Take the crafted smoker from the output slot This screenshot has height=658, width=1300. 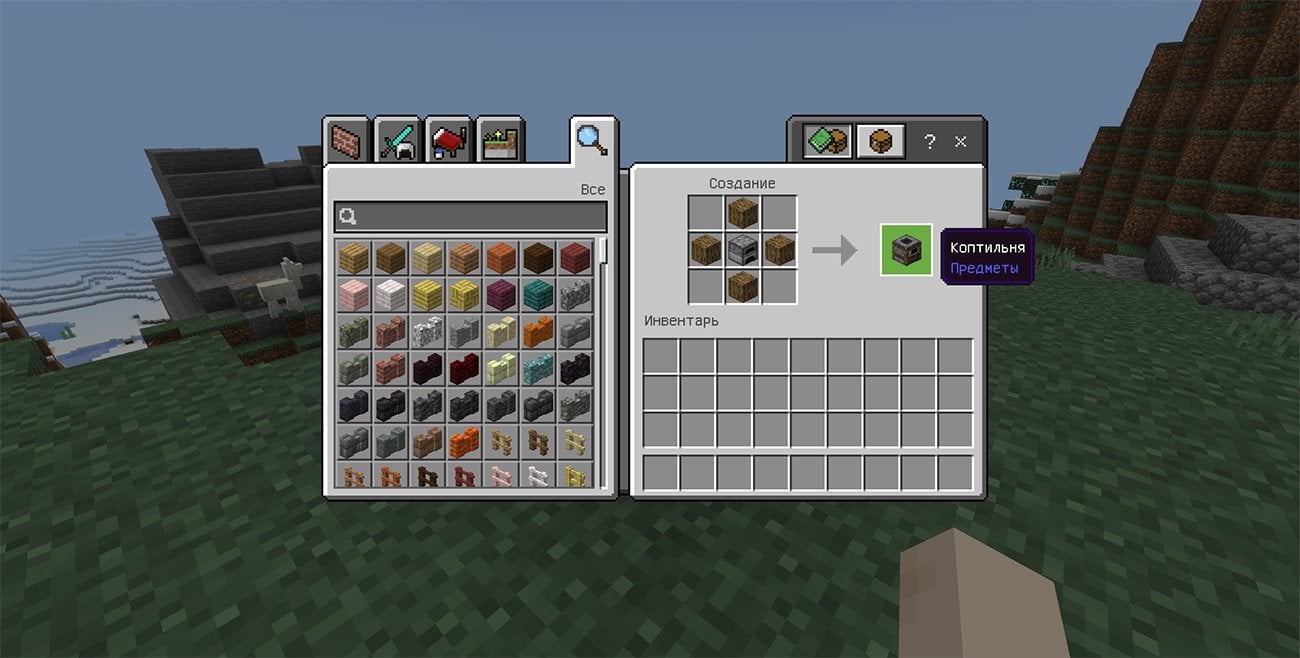[906, 250]
